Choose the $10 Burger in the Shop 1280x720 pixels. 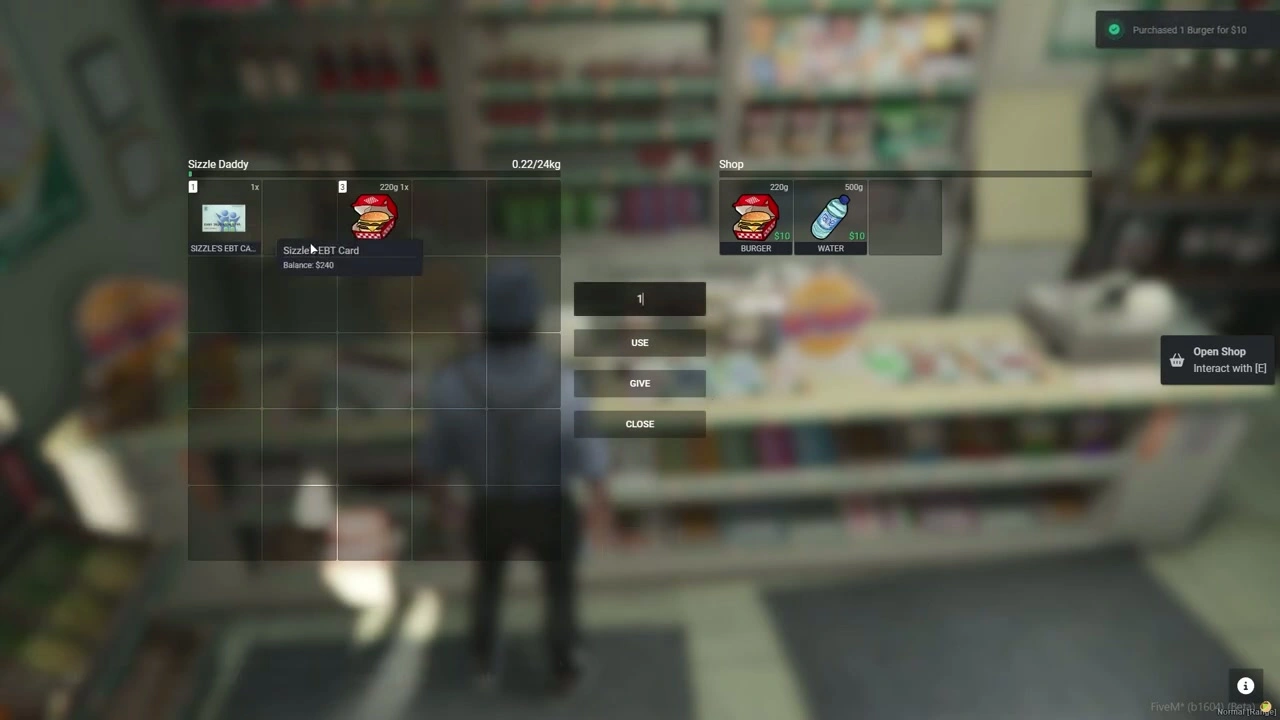click(x=756, y=218)
